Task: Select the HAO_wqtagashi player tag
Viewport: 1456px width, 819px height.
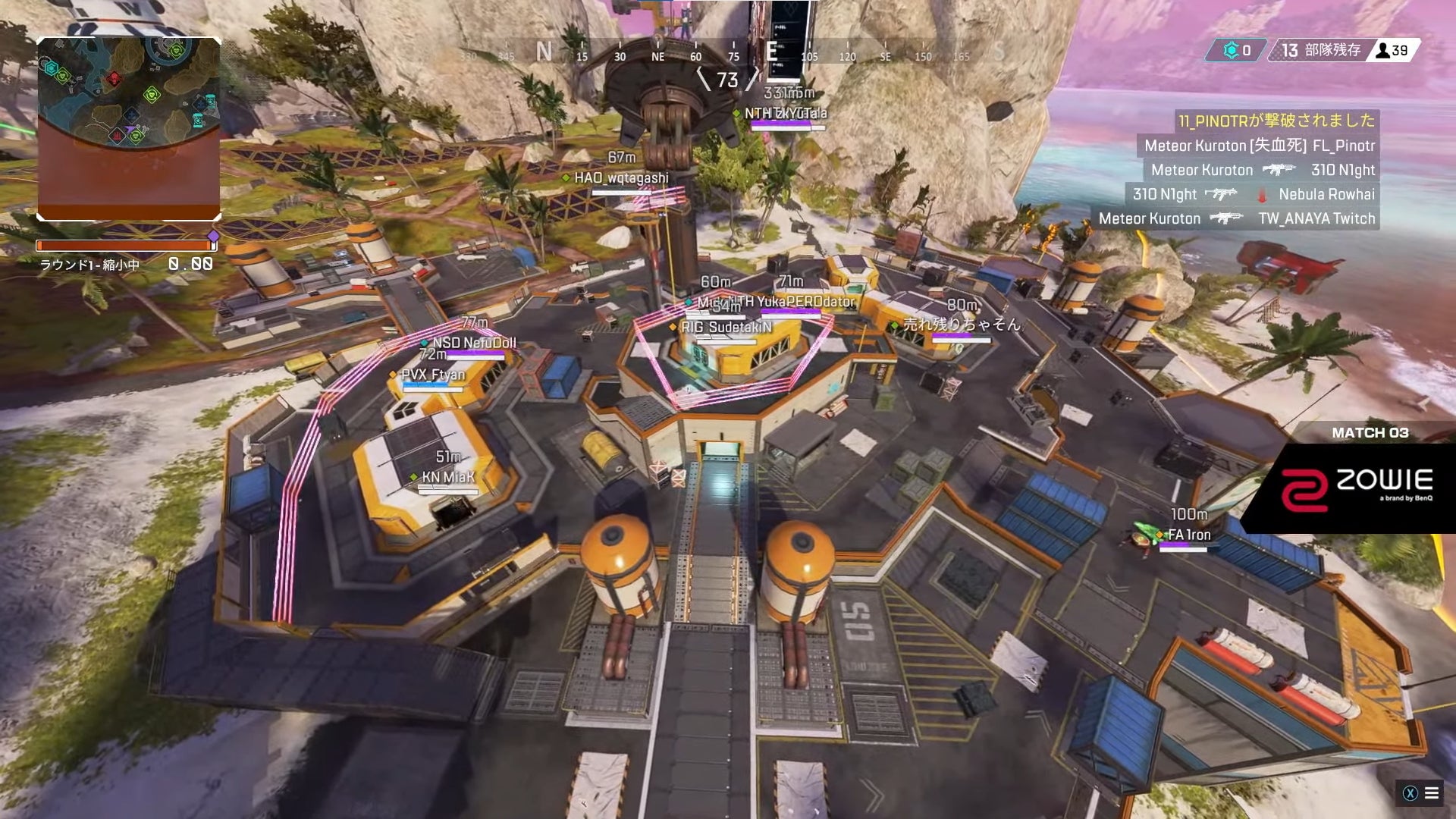Action: click(x=621, y=178)
